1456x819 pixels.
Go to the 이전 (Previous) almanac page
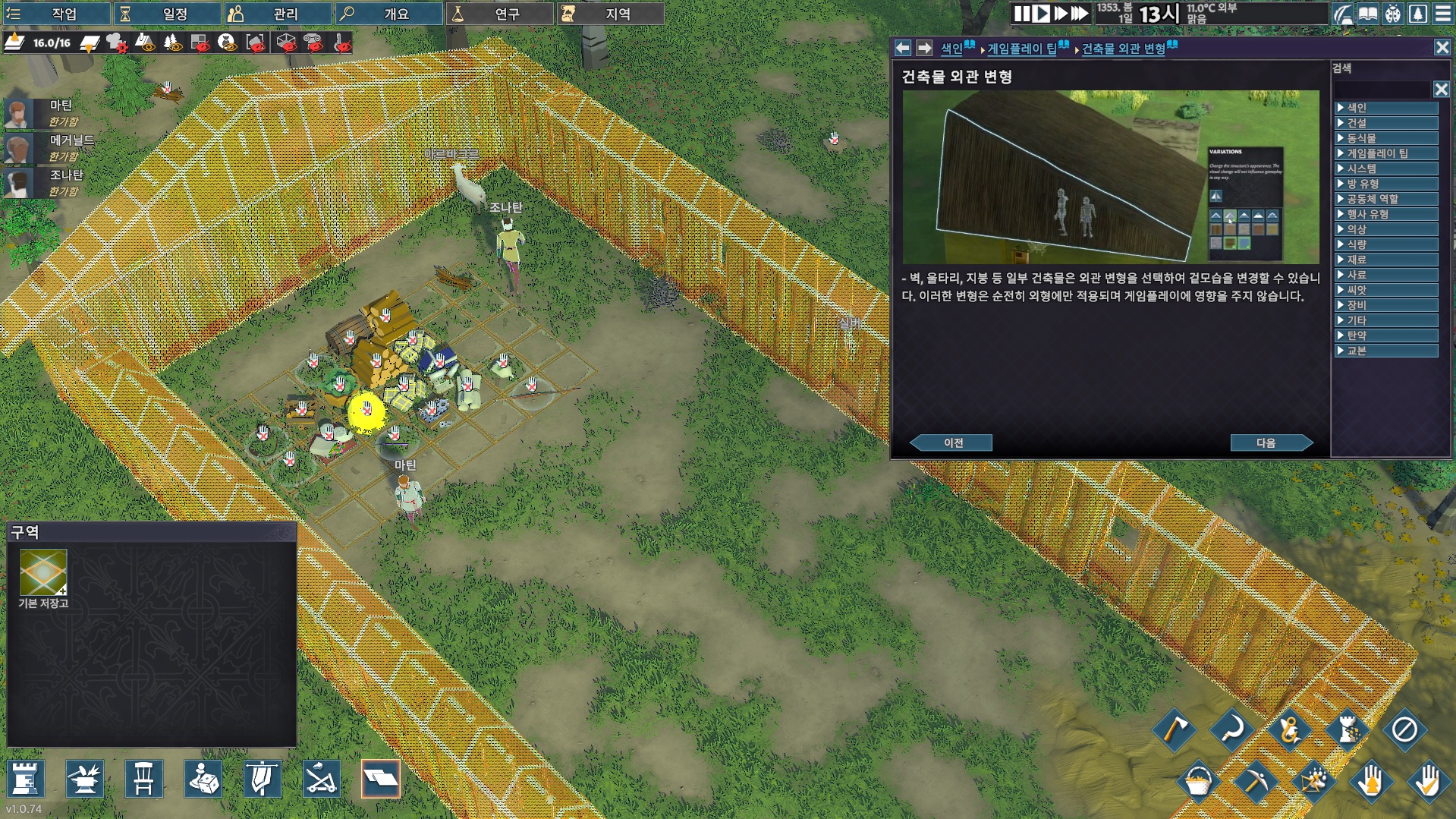point(952,443)
